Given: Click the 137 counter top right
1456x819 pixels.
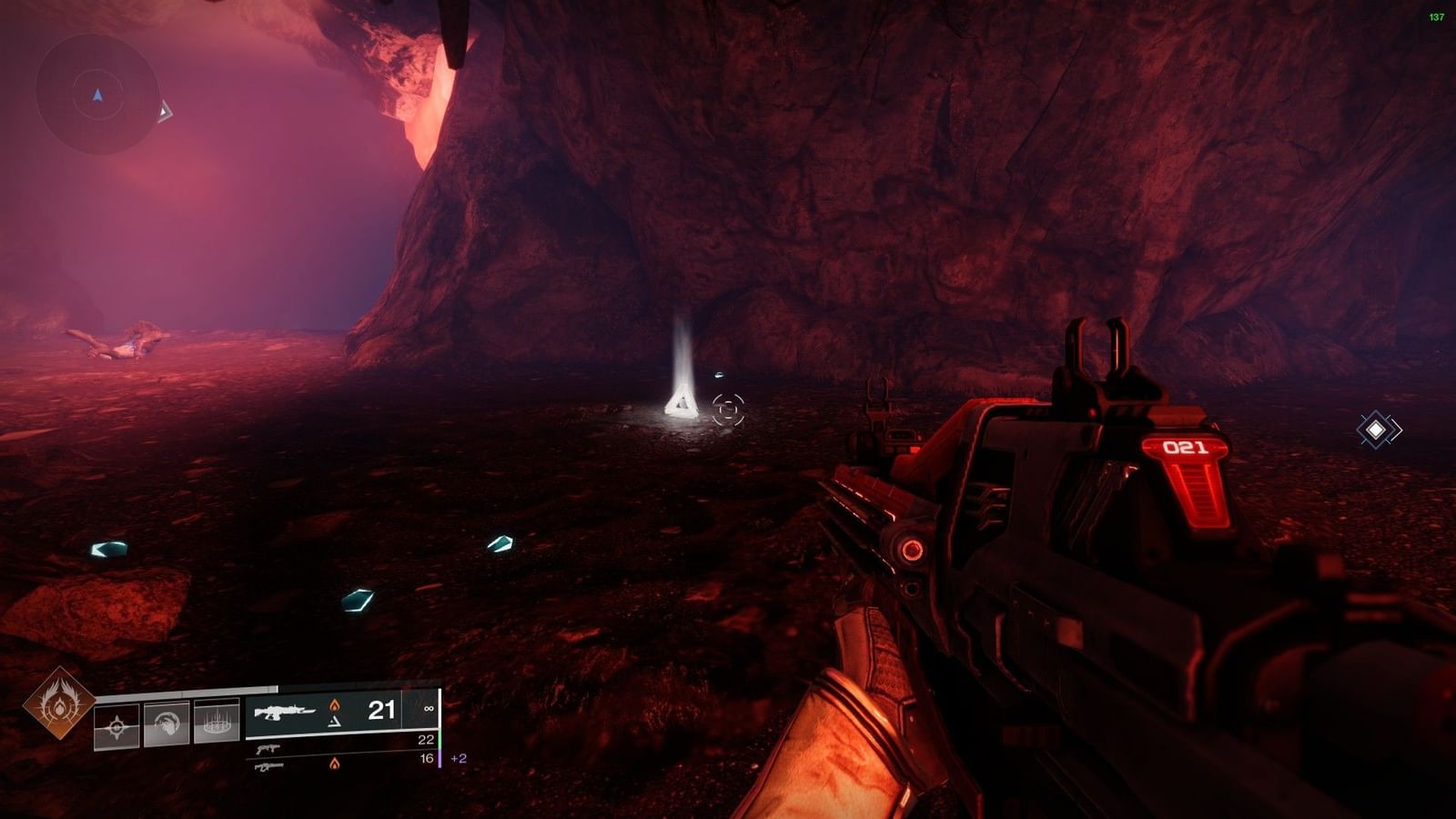Looking at the screenshot, I should click(x=1436, y=15).
